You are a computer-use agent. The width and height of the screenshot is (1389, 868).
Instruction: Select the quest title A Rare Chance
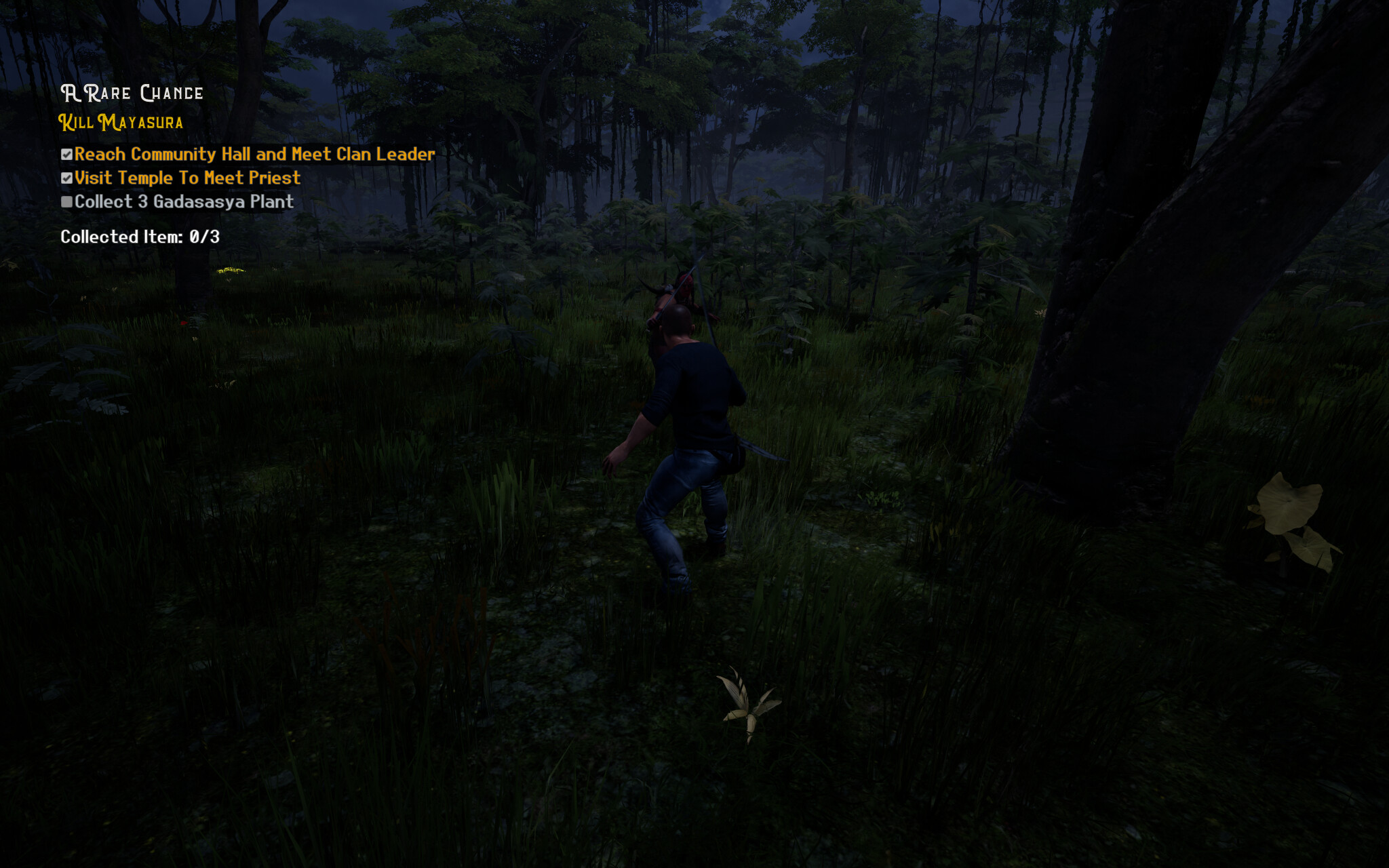pos(132,93)
